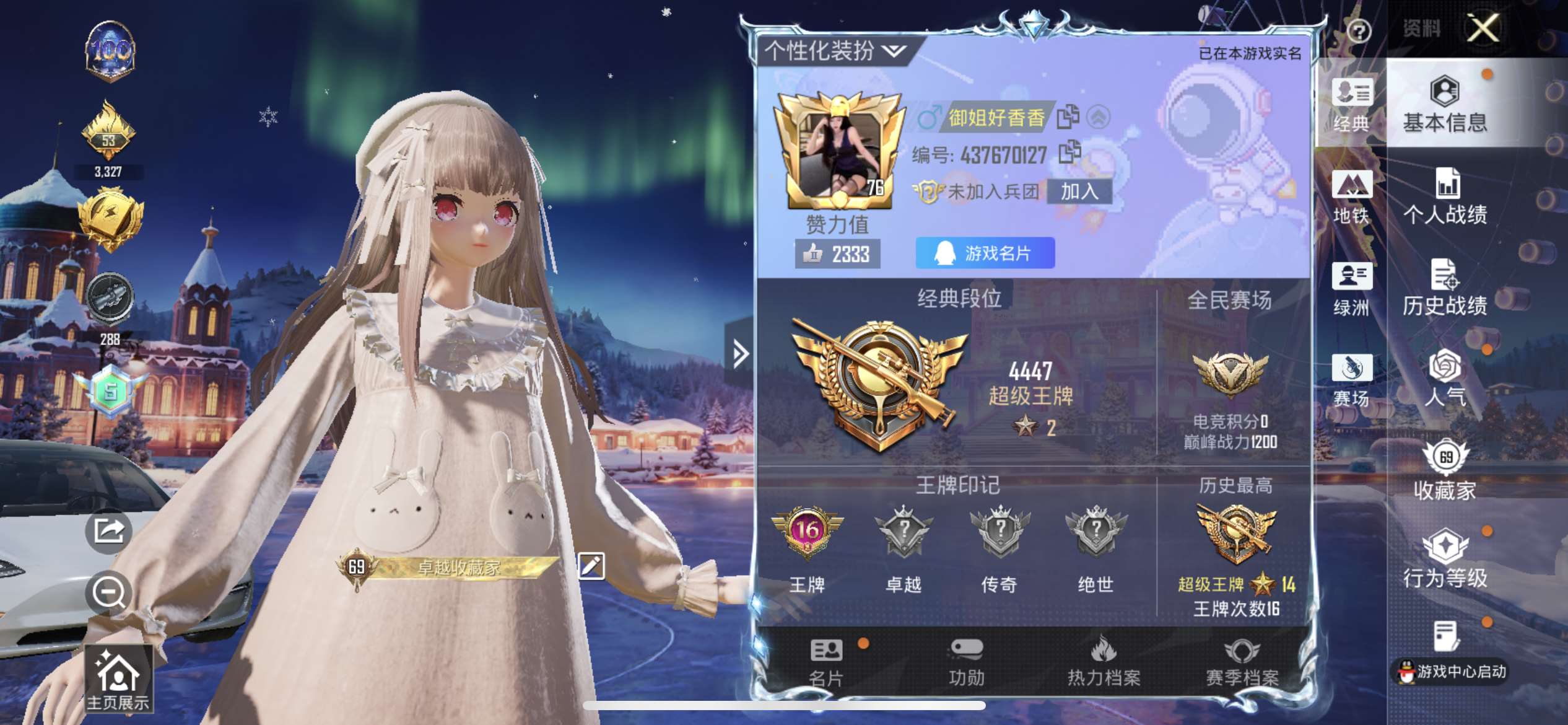This screenshot has height=725, width=1568.
Task: Expand the 个性化装扮 dropdown
Action: [836, 51]
